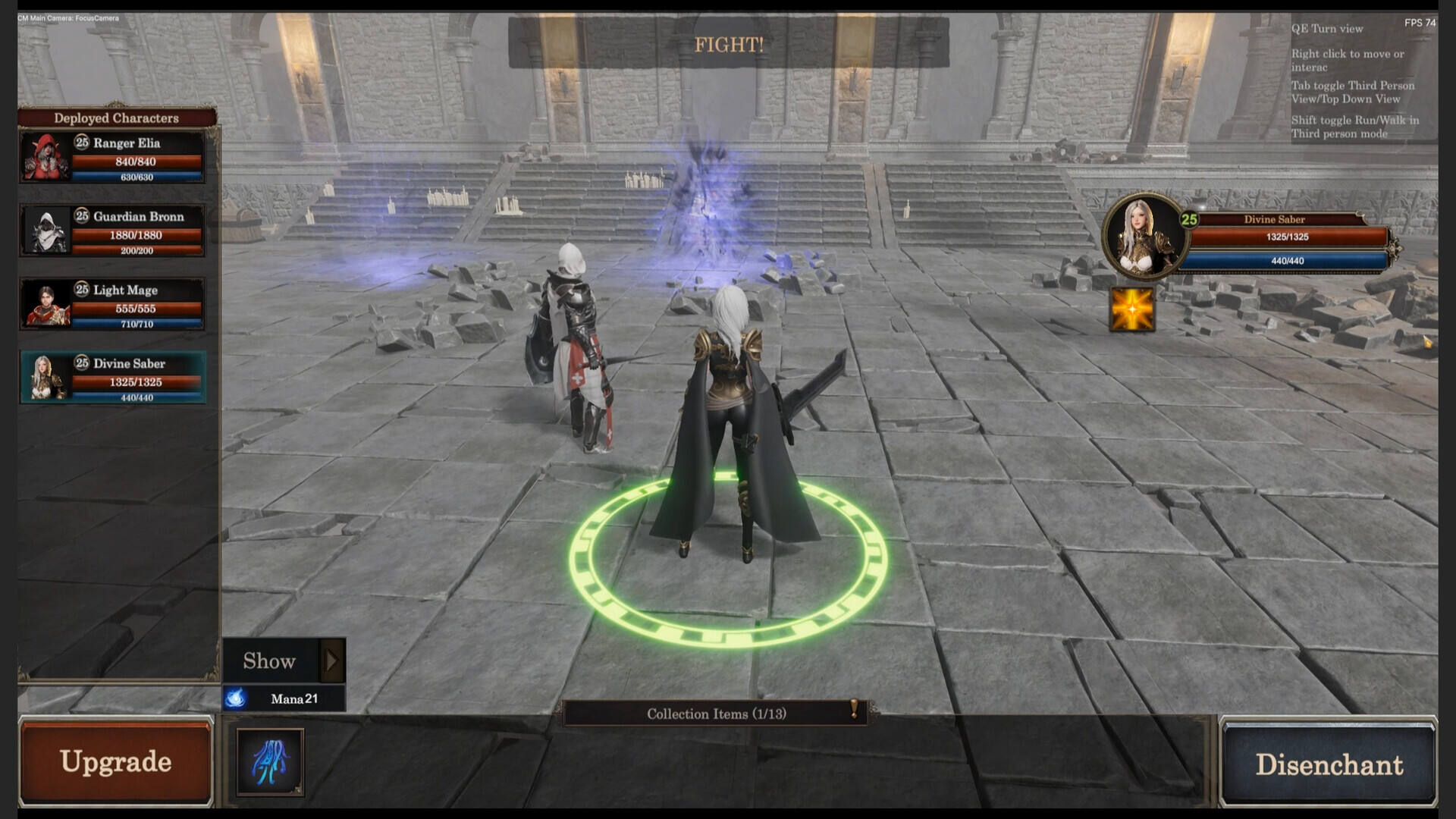Click the Collection Items exclamation alert
The height and width of the screenshot is (819, 1456).
[x=855, y=709]
